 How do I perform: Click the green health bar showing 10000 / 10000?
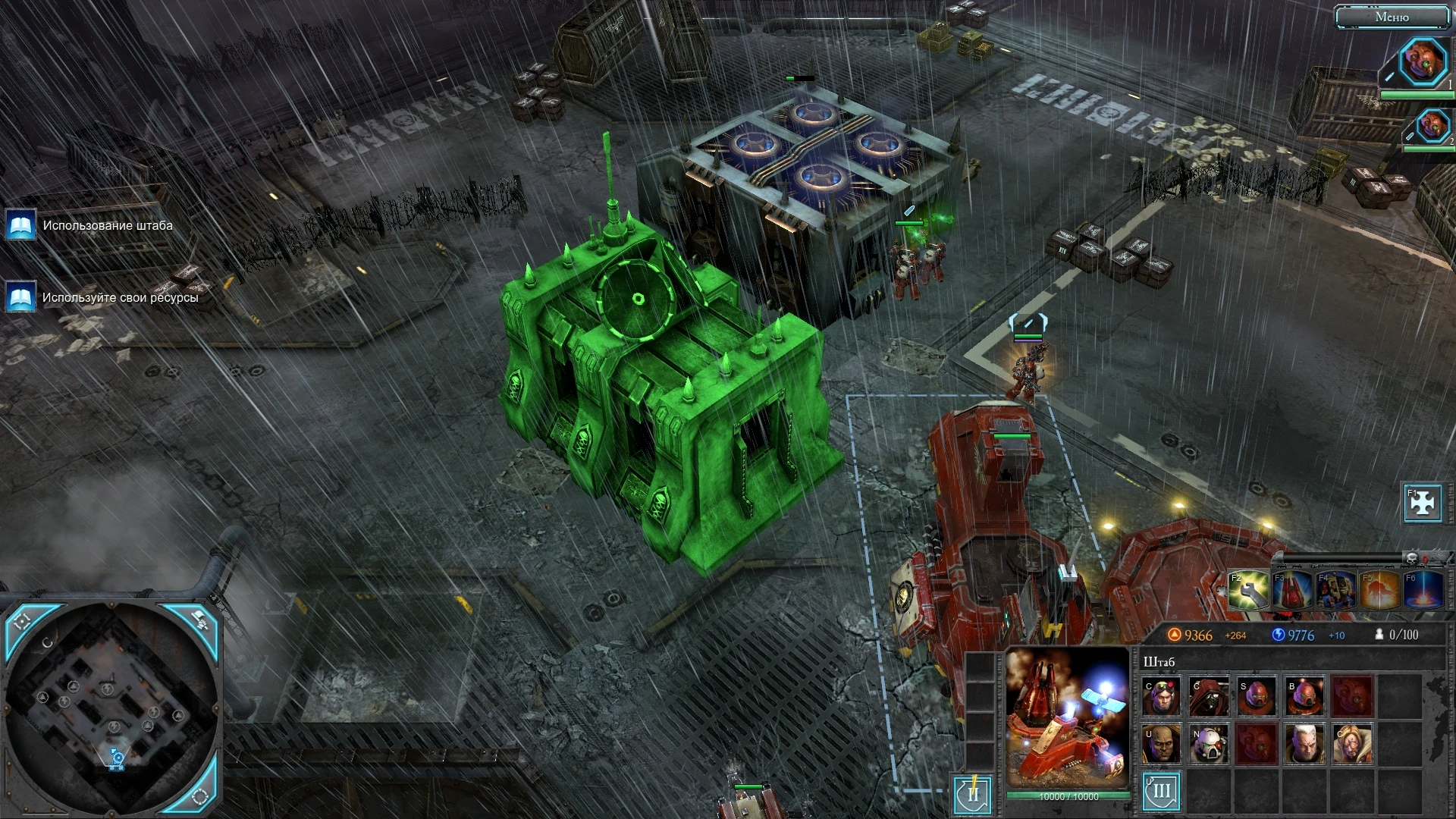[x=1069, y=795]
